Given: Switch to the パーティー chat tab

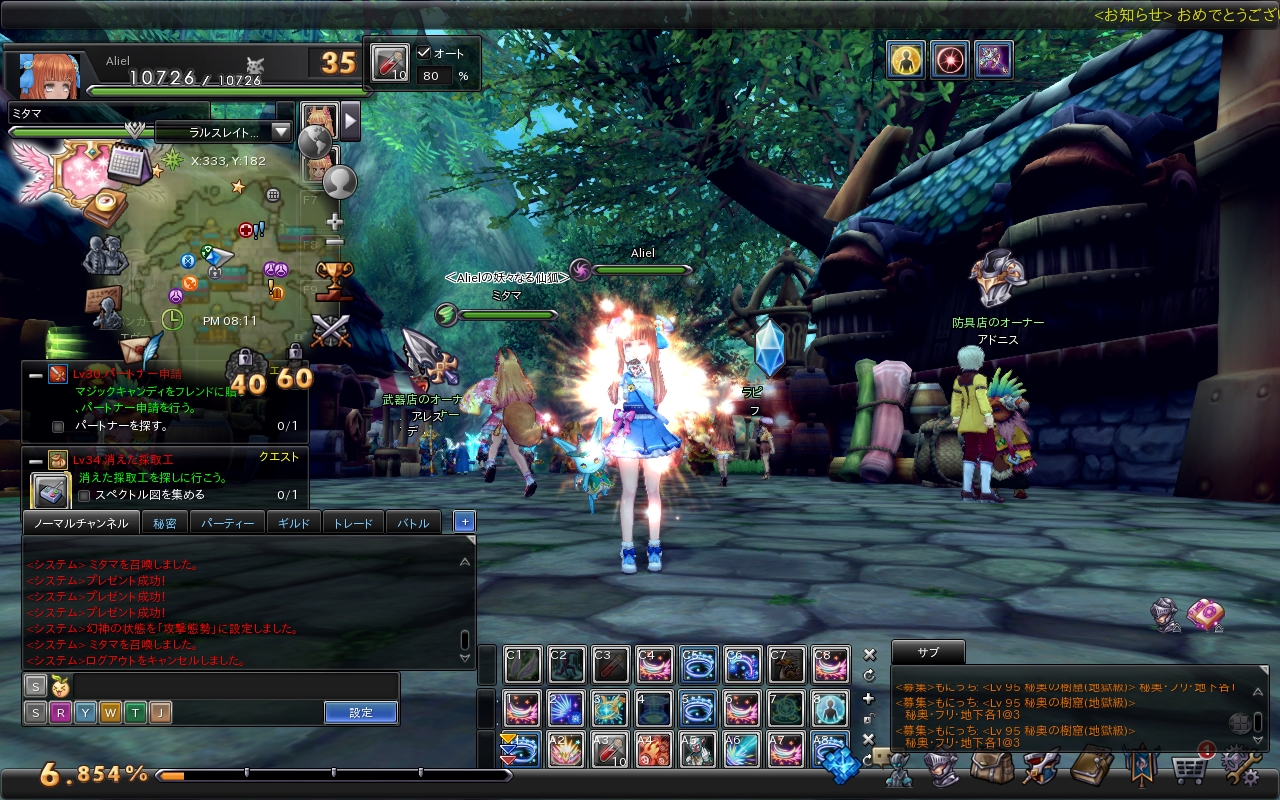Looking at the screenshot, I should point(227,523).
